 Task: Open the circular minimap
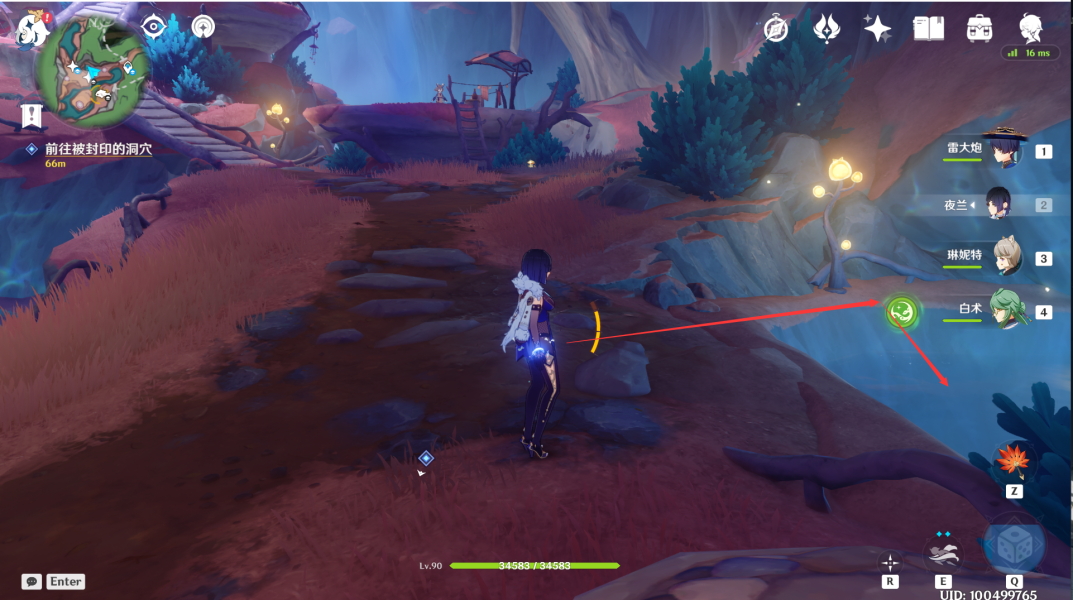[x=93, y=67]
